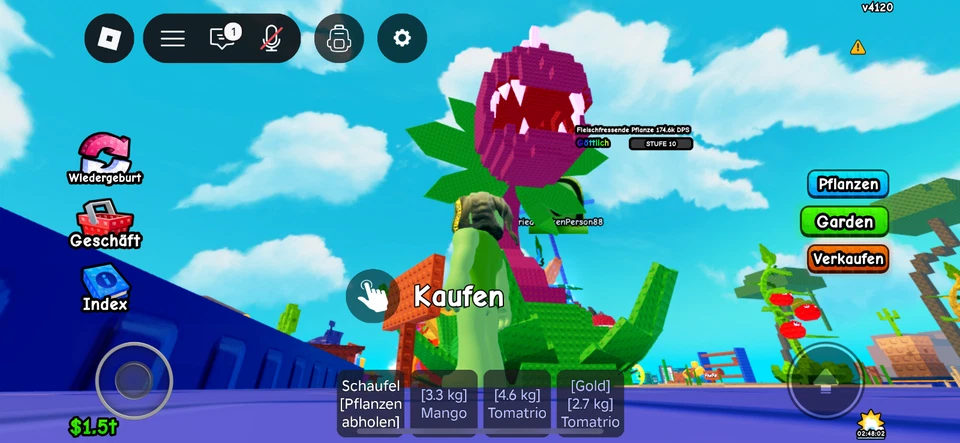Click the orange Verkaufen button
Screen dimensions: 960x443
[x=848, y=258]
